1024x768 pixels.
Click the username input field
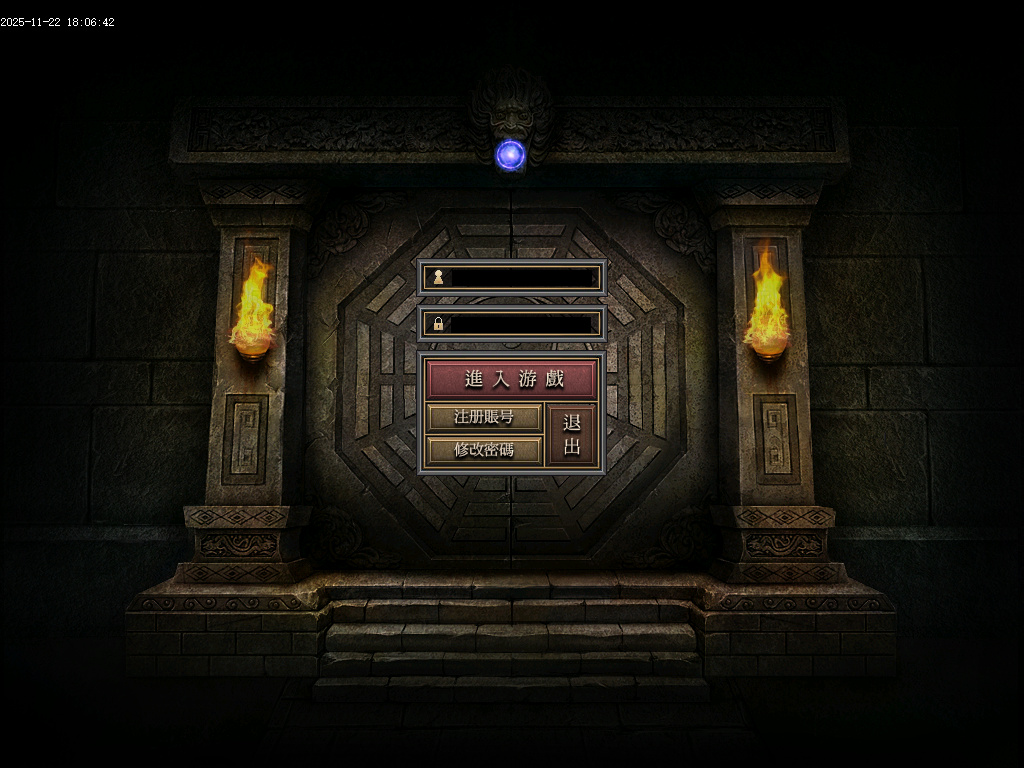[x=520, y=277]
